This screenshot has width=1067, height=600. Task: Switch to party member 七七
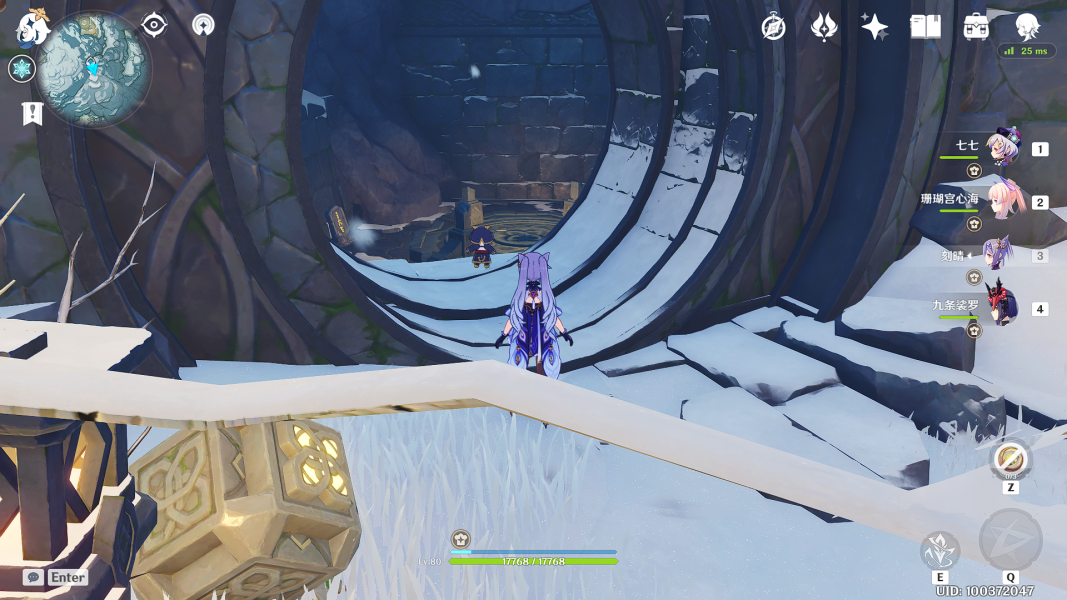coord(1002,148)
